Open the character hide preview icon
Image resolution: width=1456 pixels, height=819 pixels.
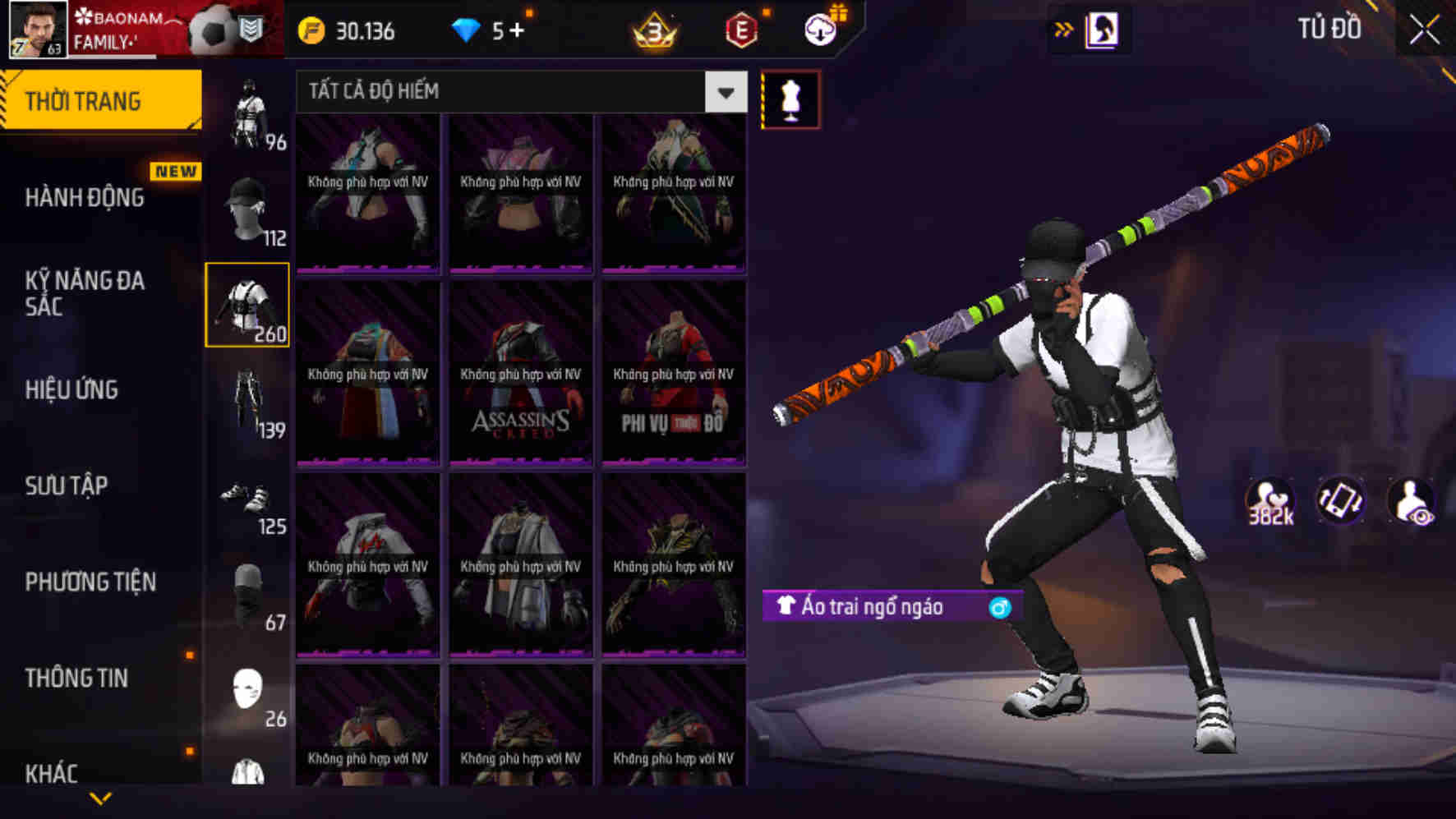point(1411,500)
